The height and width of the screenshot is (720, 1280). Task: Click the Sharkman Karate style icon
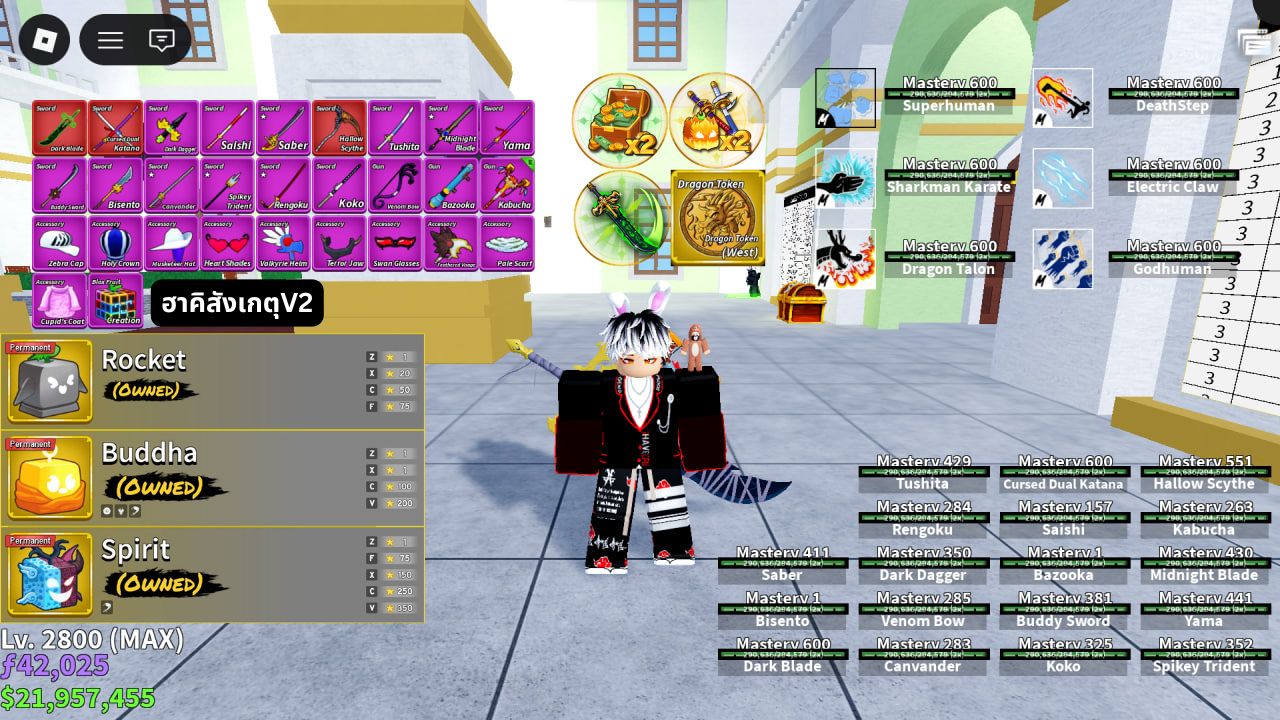pos(845,178)
